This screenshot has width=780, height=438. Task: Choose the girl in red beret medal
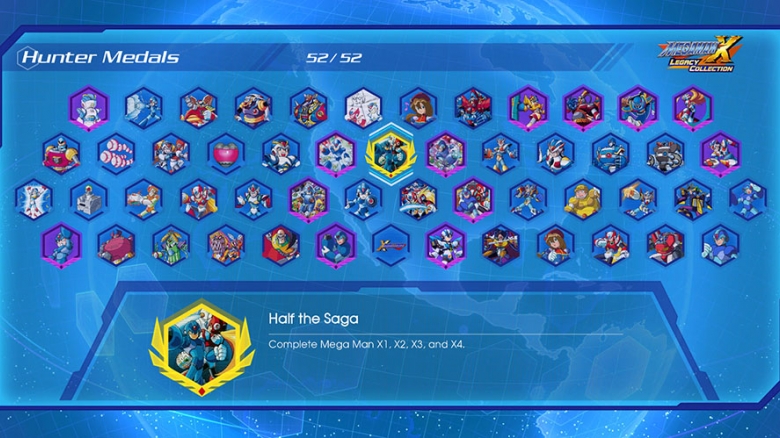(x=554, y=243)
